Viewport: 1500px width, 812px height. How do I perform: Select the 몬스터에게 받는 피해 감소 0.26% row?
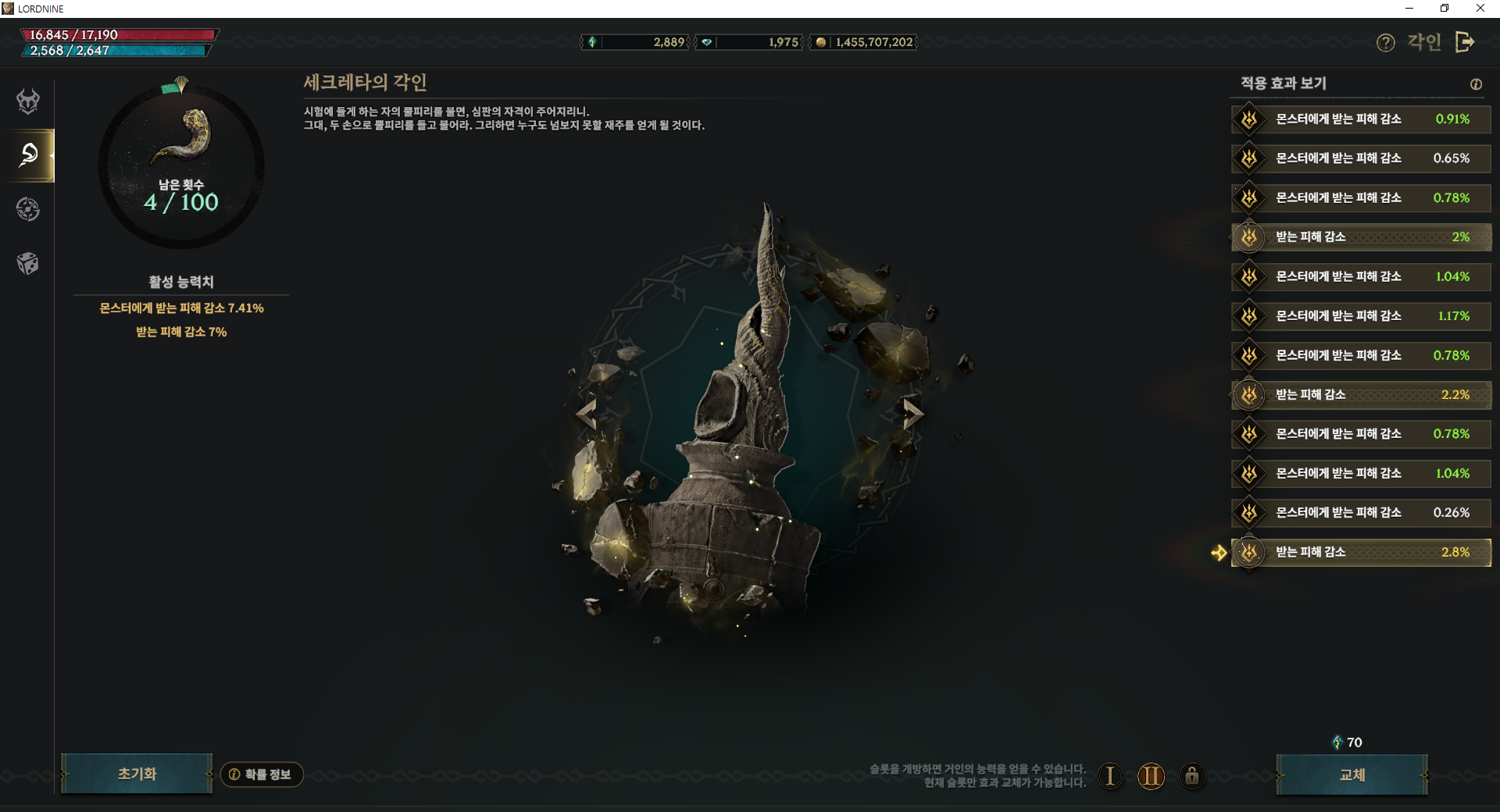point(1361,513)
